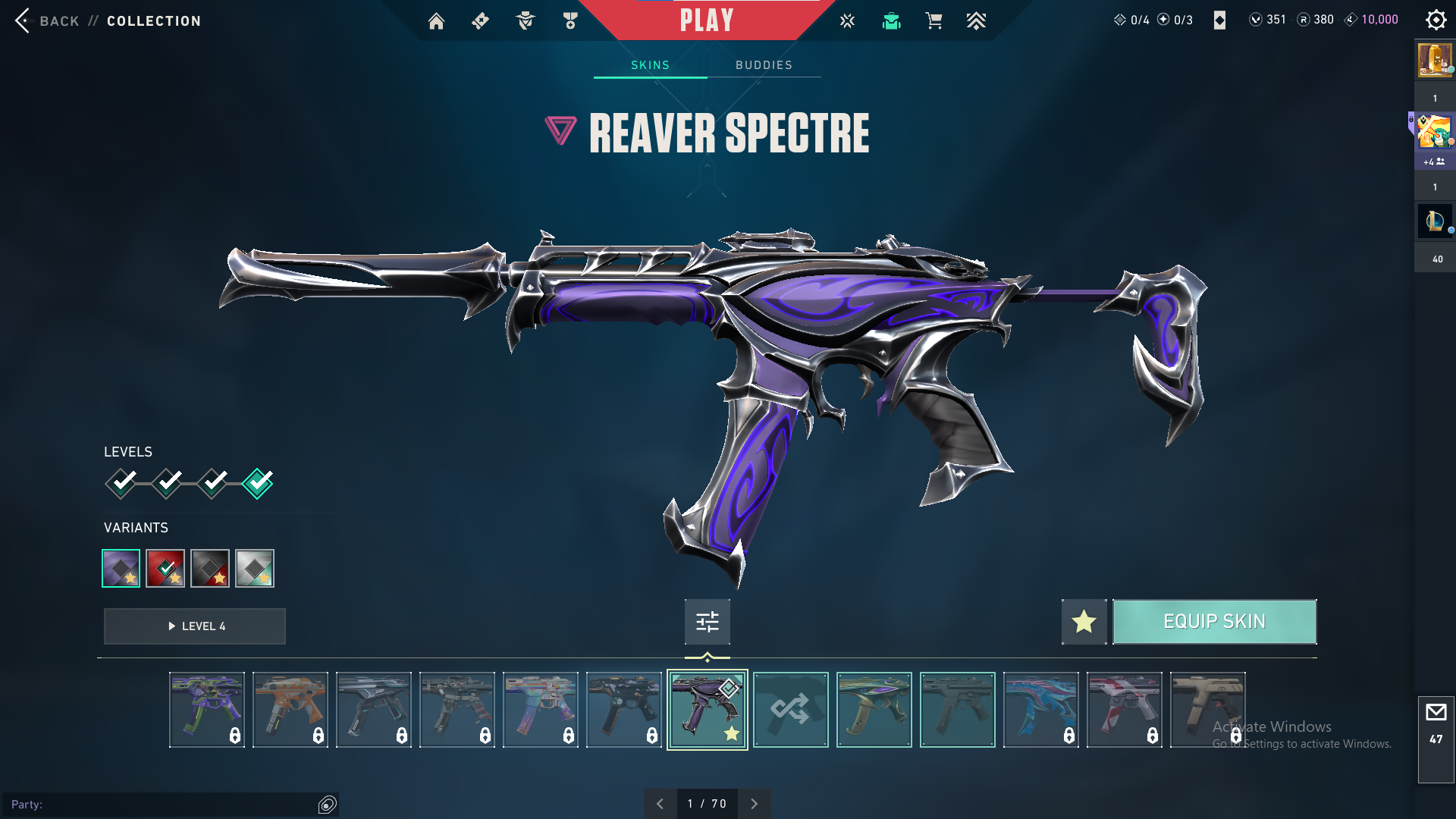Screen dimensions: 1456x819
Task: Open the skin filter sliders button
Action: [x=707, y=622]
